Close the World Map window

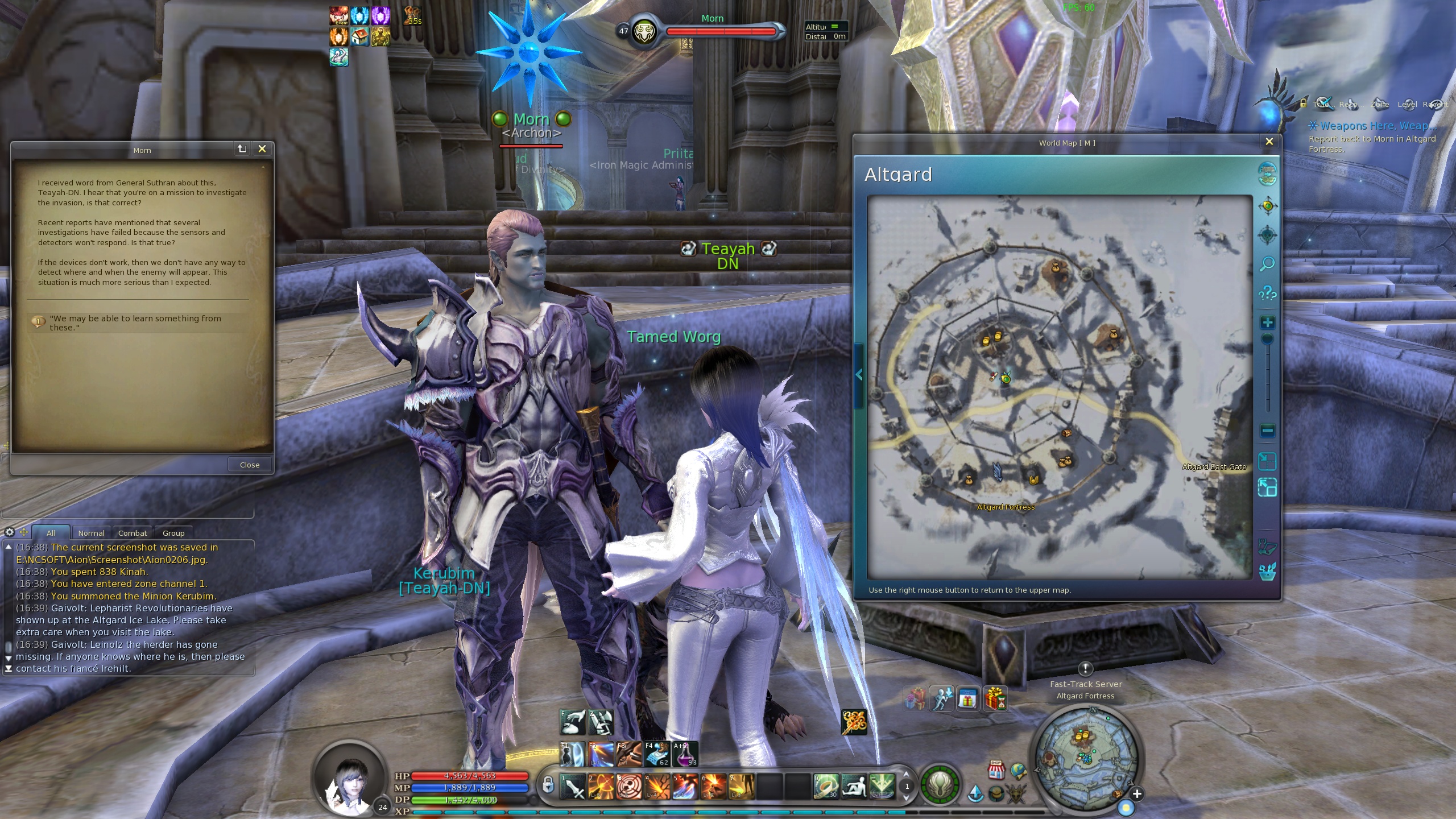point(1269,142)
